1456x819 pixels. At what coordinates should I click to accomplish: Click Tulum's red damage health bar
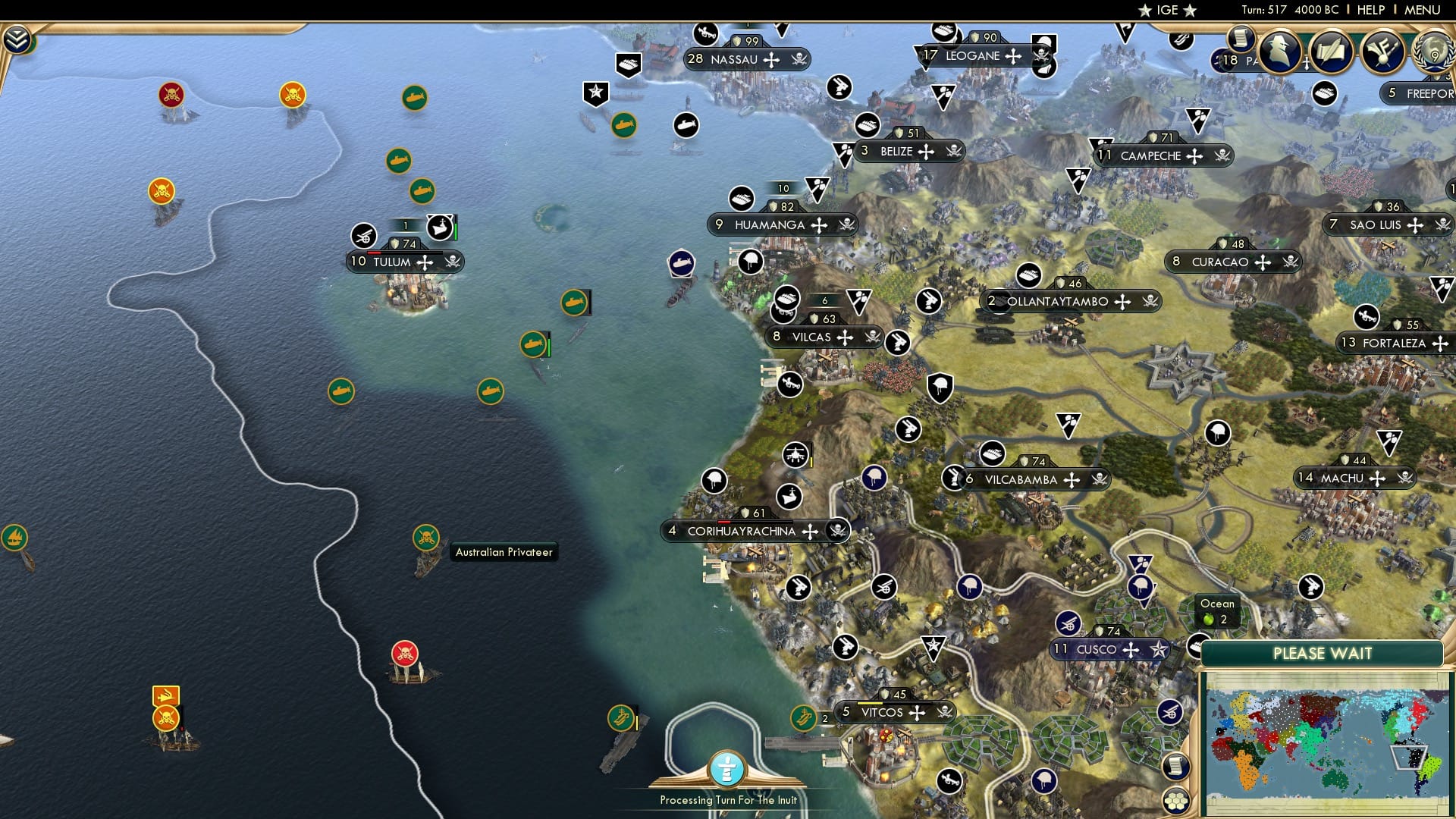pyautogui.click(x=375, y=253)
